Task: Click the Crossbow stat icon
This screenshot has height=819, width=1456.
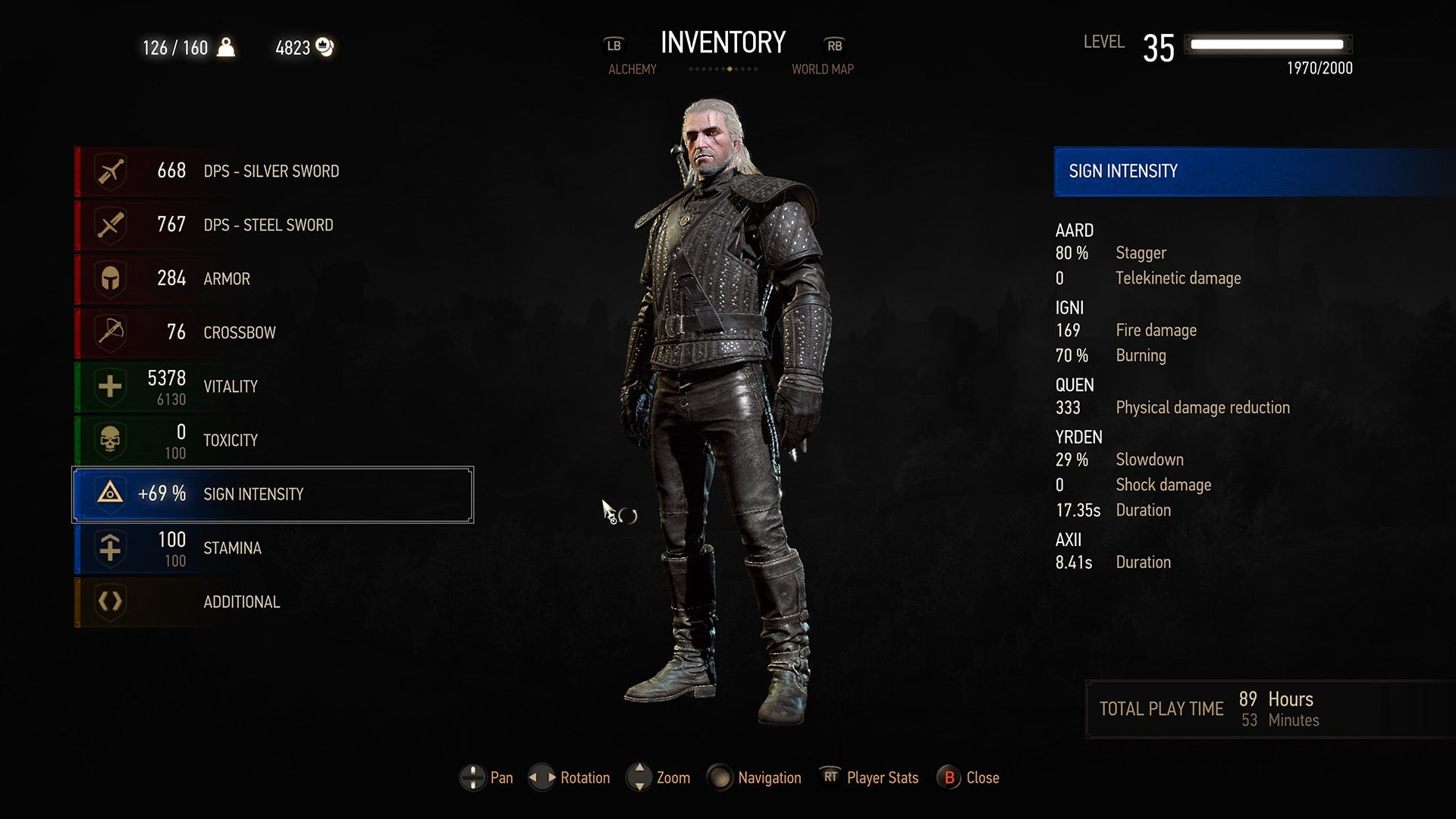Action: point(108,332)
